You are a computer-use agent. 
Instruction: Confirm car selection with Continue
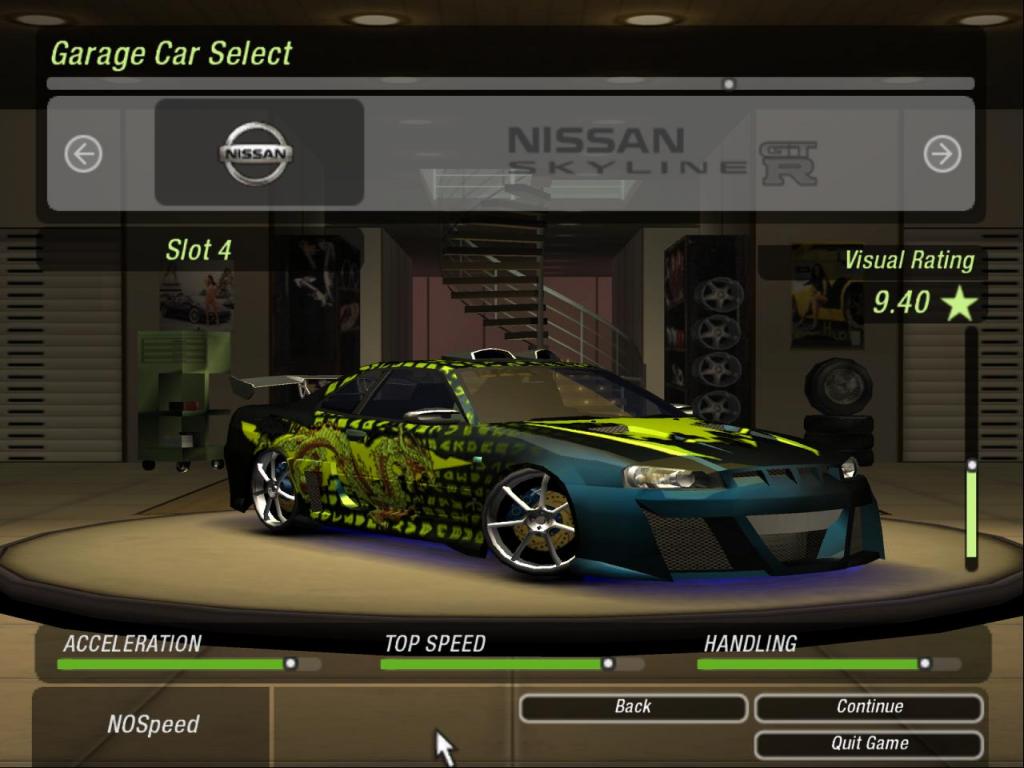(x=869, y=707)
